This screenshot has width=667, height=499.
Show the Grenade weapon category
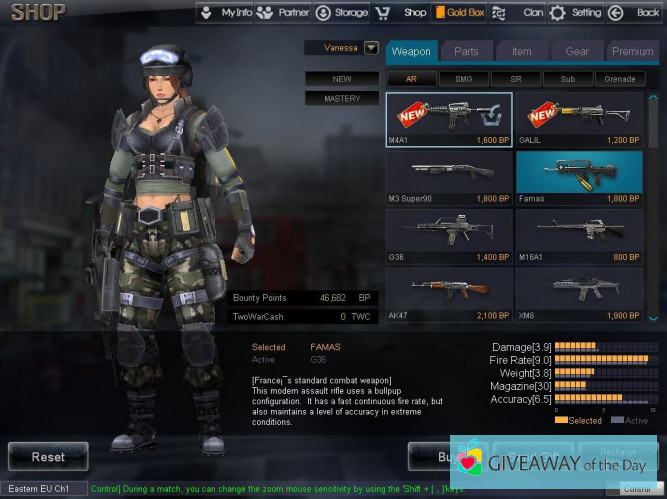pos(620,79)
